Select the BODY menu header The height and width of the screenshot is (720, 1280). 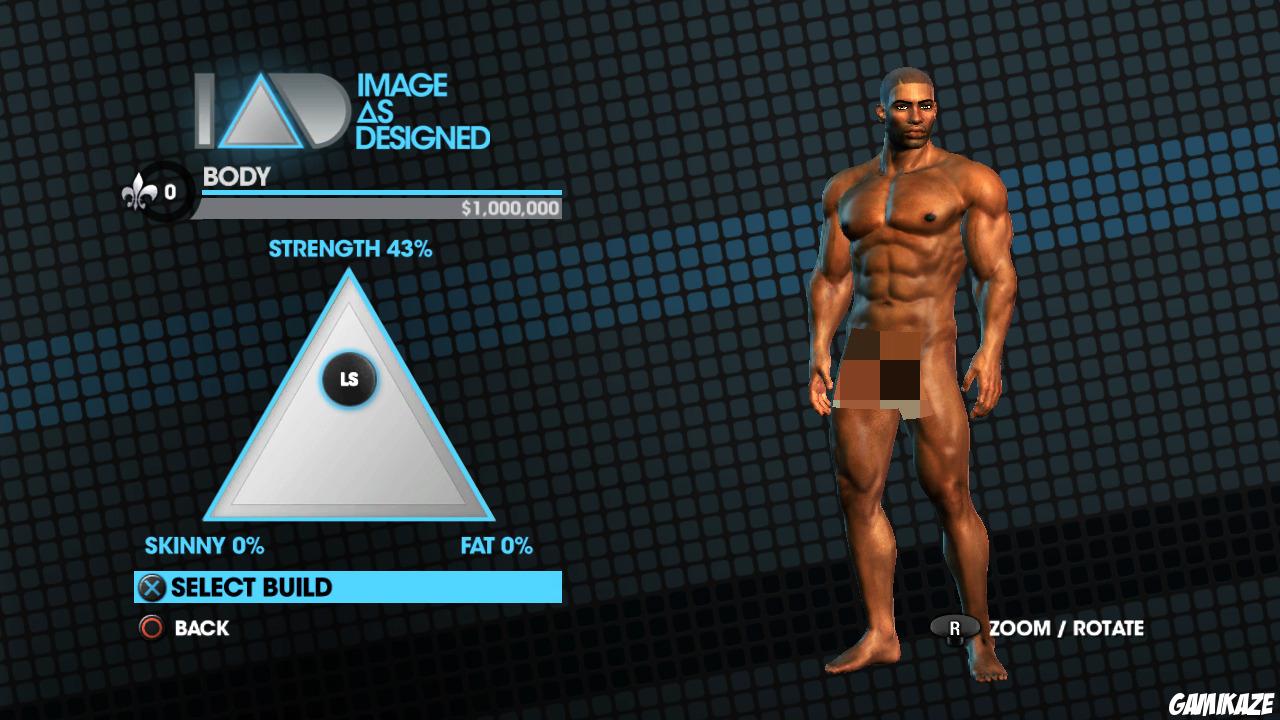click(x=234, y=177)
